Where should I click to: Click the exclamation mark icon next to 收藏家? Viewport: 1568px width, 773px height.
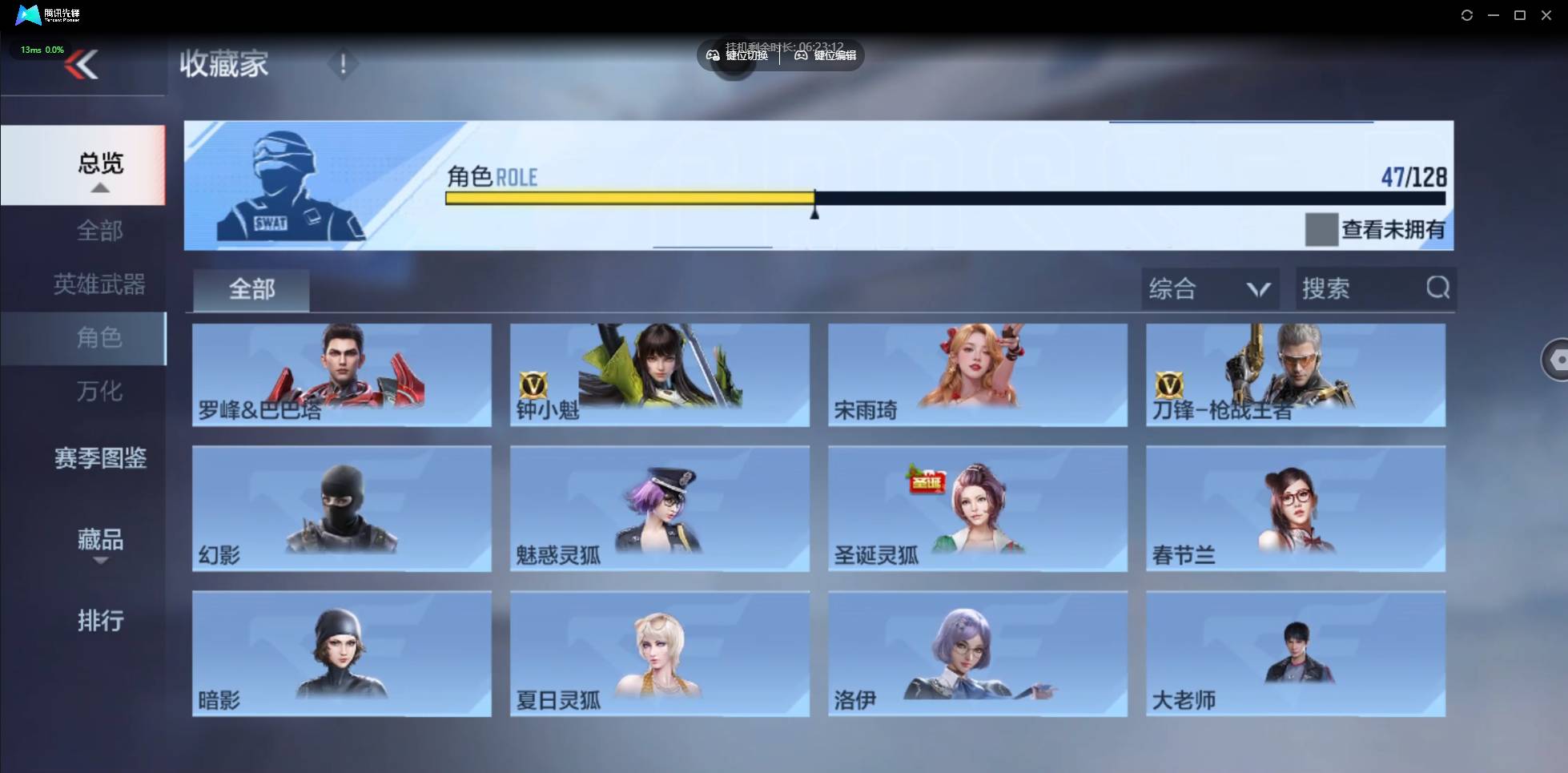pyautogui.click(x=343, y=64)
